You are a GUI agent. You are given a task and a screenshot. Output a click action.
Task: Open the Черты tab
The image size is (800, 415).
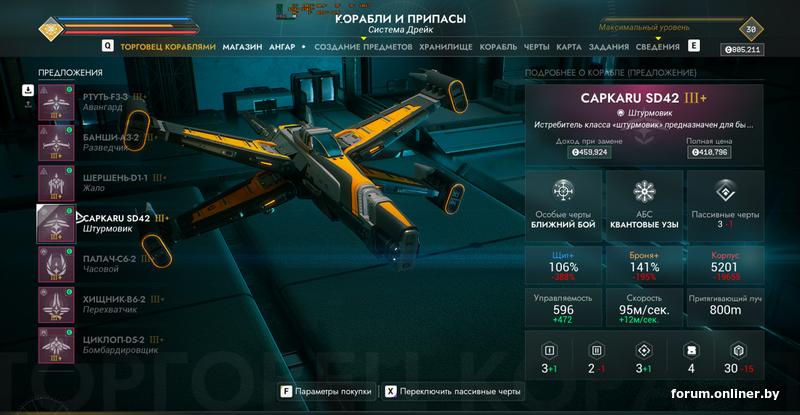click(x=536, y=47)
